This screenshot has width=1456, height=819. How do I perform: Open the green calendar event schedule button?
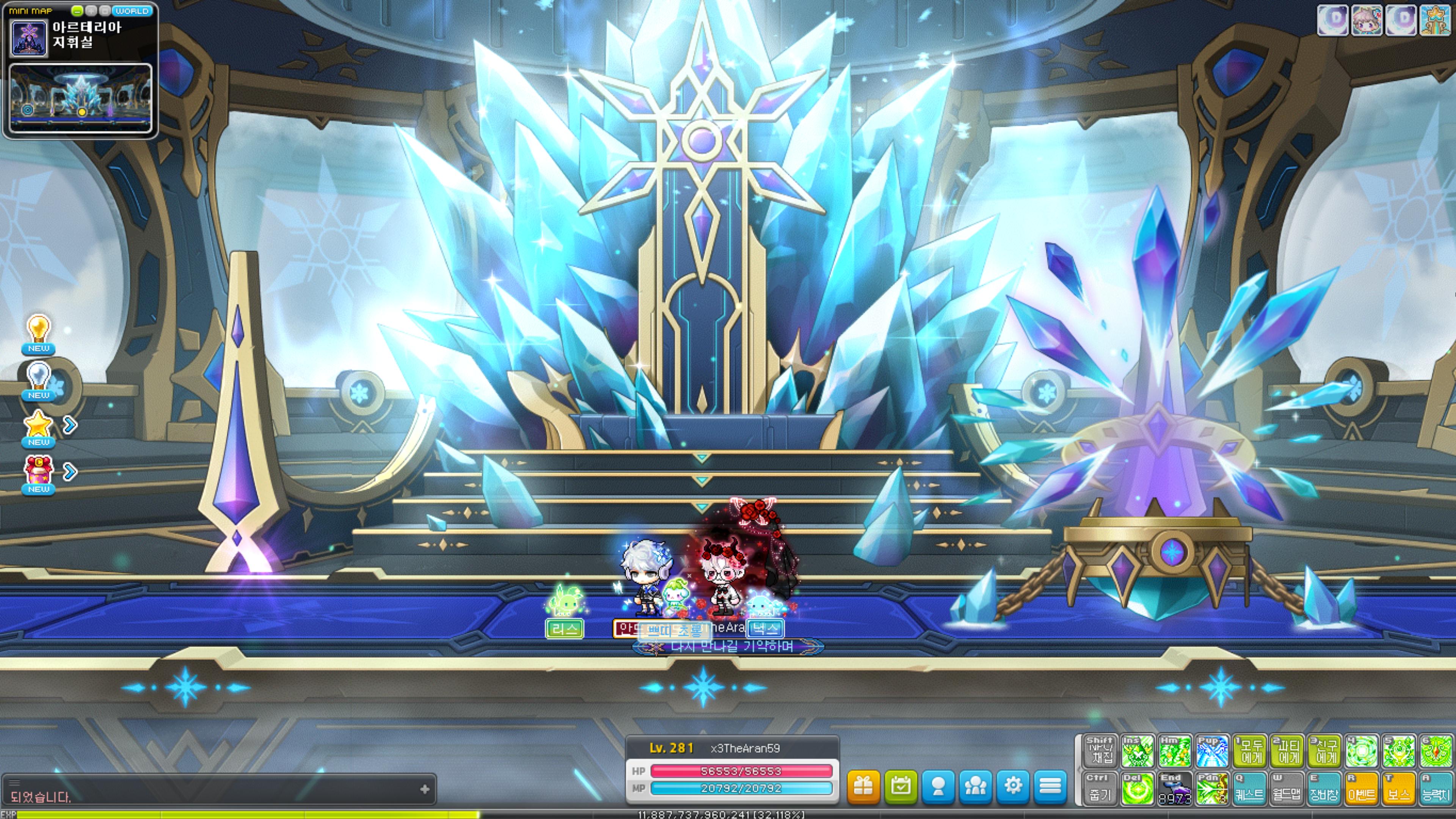pos(901,786)
